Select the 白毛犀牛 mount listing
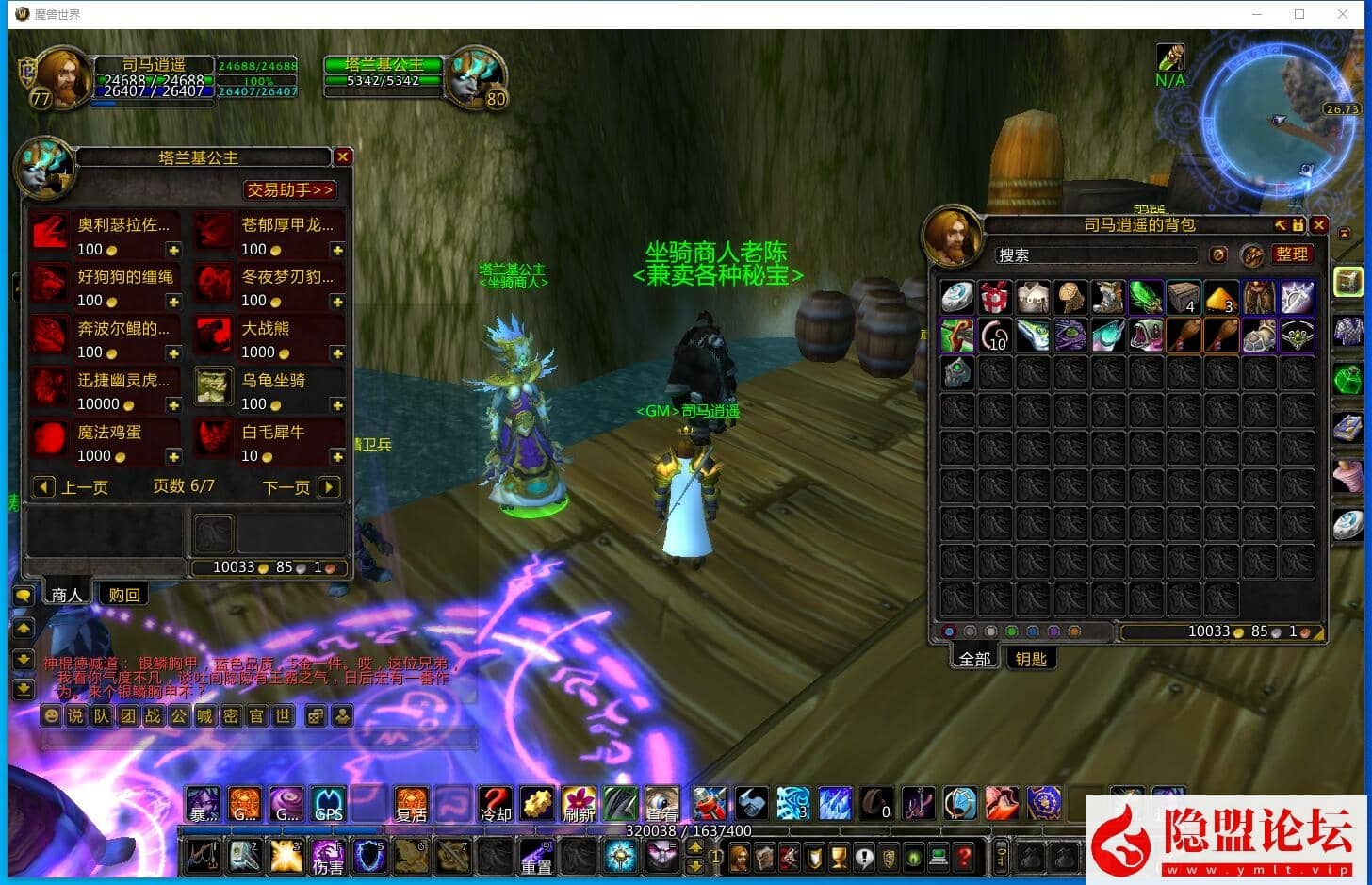The width and height of the screenshot is (1372, 885). (x=215, y=439)
